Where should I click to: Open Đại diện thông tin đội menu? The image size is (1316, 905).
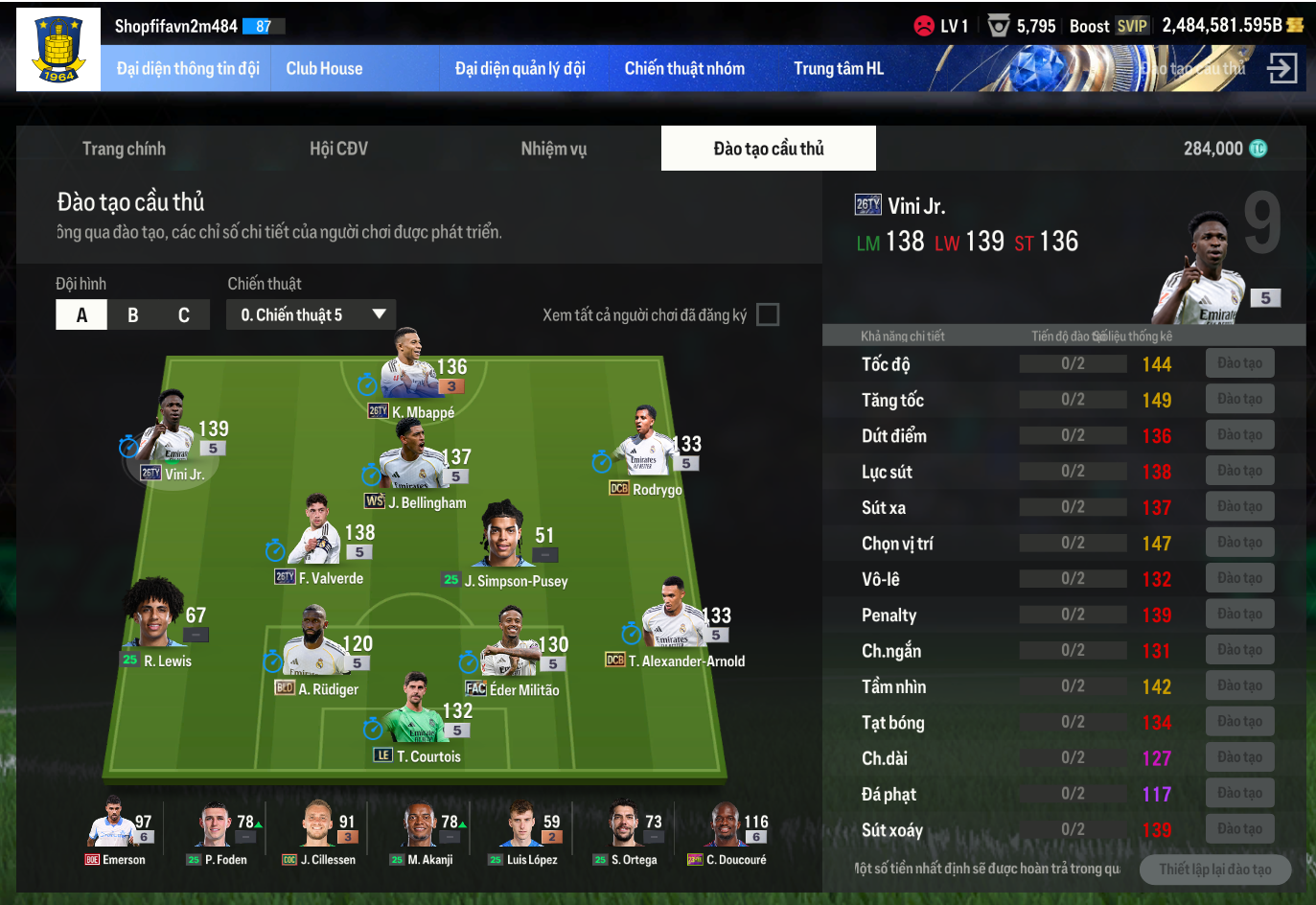188,69
